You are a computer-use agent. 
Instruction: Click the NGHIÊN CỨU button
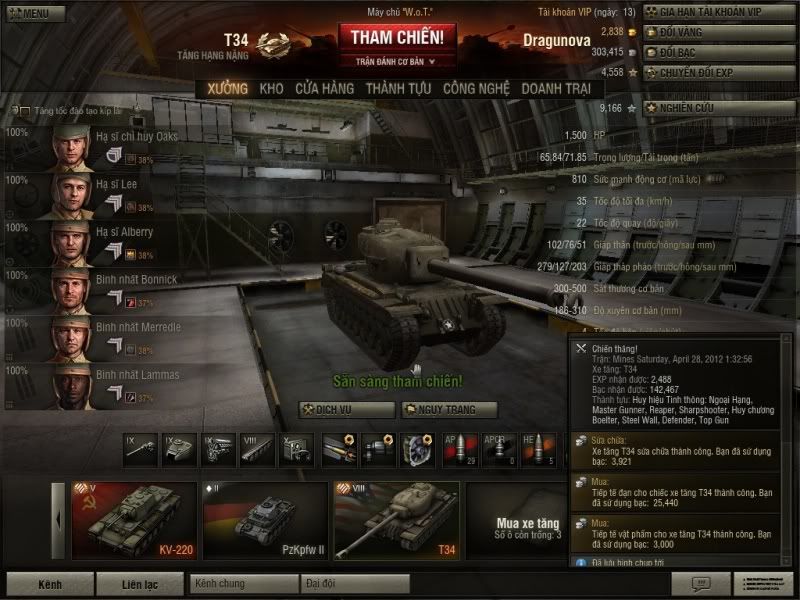[x=718, y=107]
